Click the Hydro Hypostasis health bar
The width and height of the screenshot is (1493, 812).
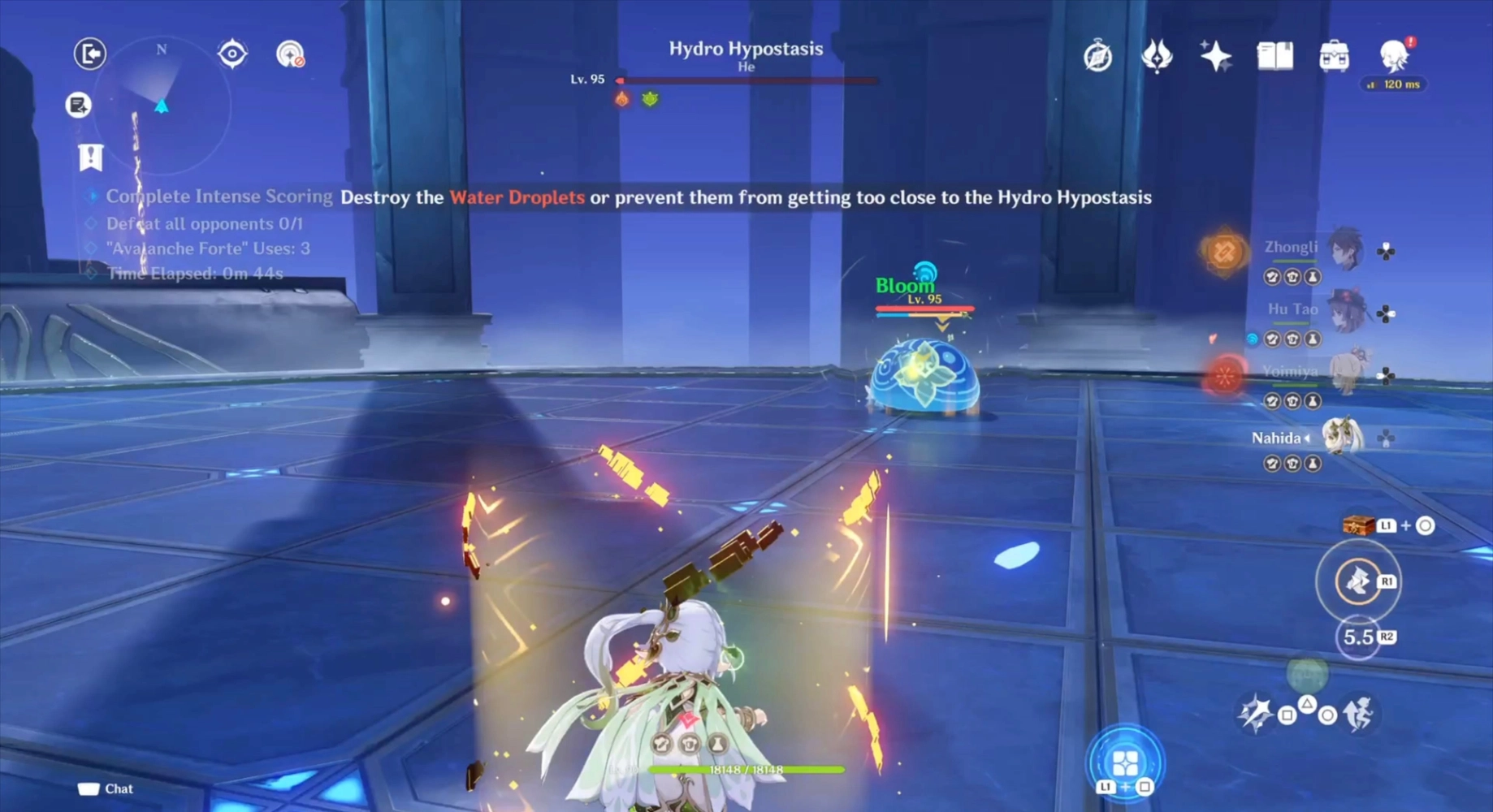pyautogui.click(x=746, y=80)
